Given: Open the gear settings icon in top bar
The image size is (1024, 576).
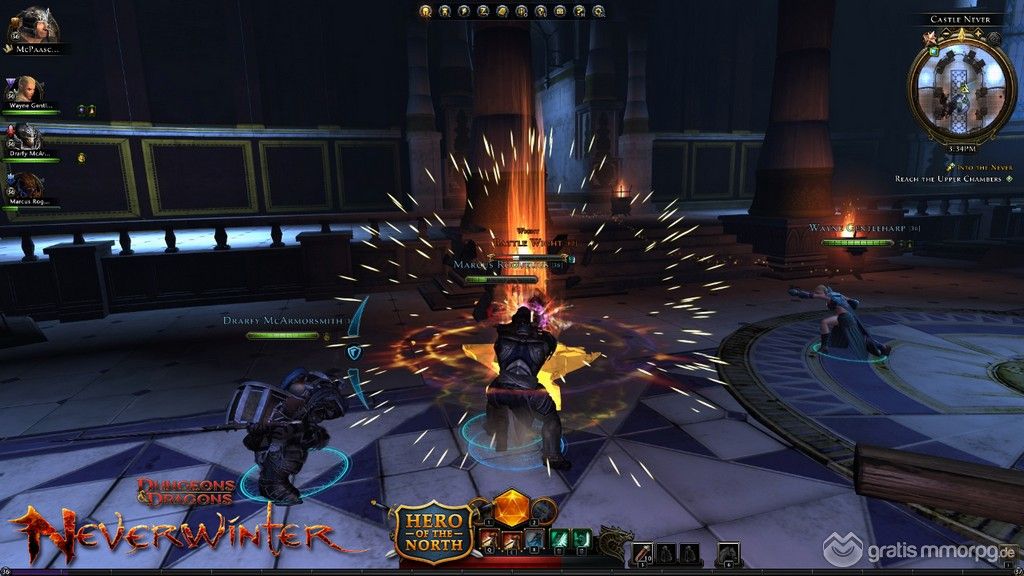Looking at the screenshot, I should [598, 12].
